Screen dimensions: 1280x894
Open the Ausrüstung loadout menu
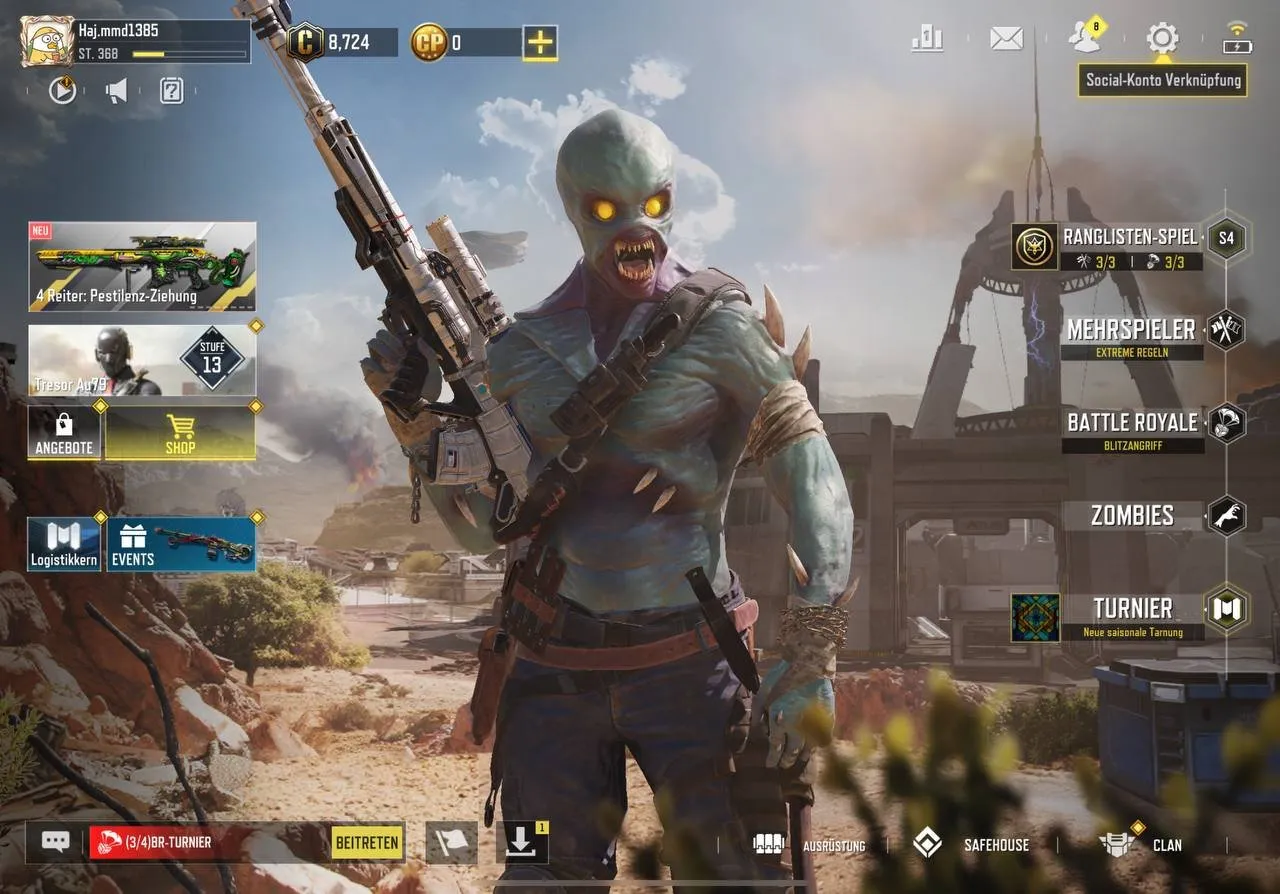[x=810, y=844]
